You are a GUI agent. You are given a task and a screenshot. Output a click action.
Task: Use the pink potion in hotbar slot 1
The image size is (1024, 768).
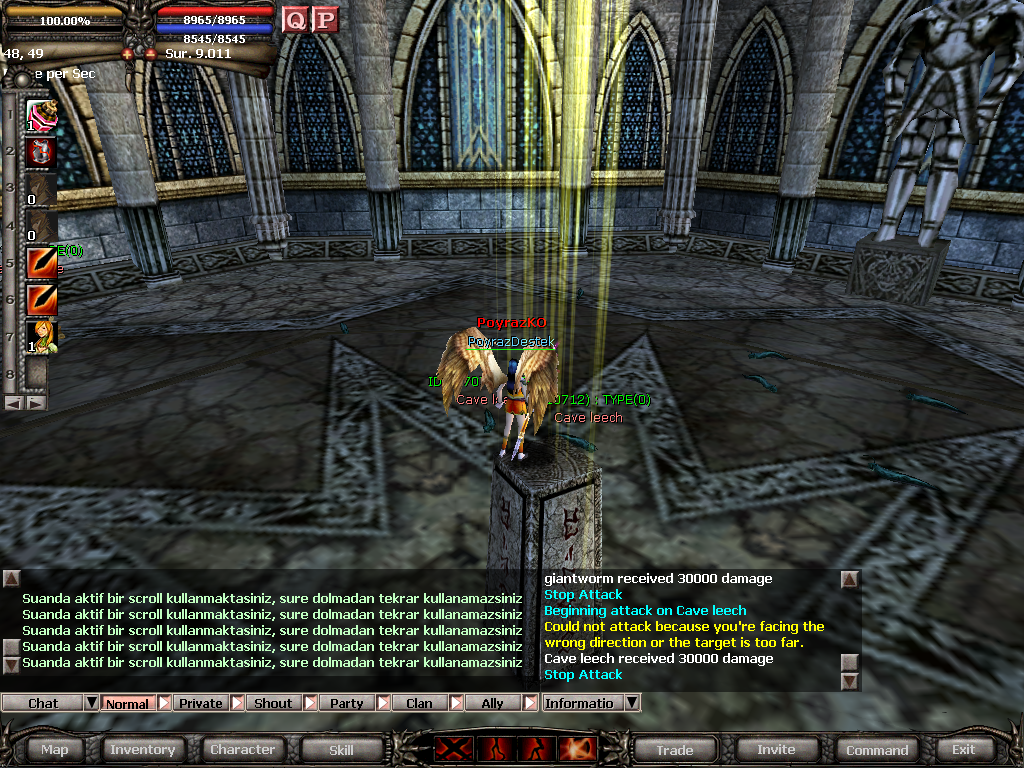click(41, 116)
